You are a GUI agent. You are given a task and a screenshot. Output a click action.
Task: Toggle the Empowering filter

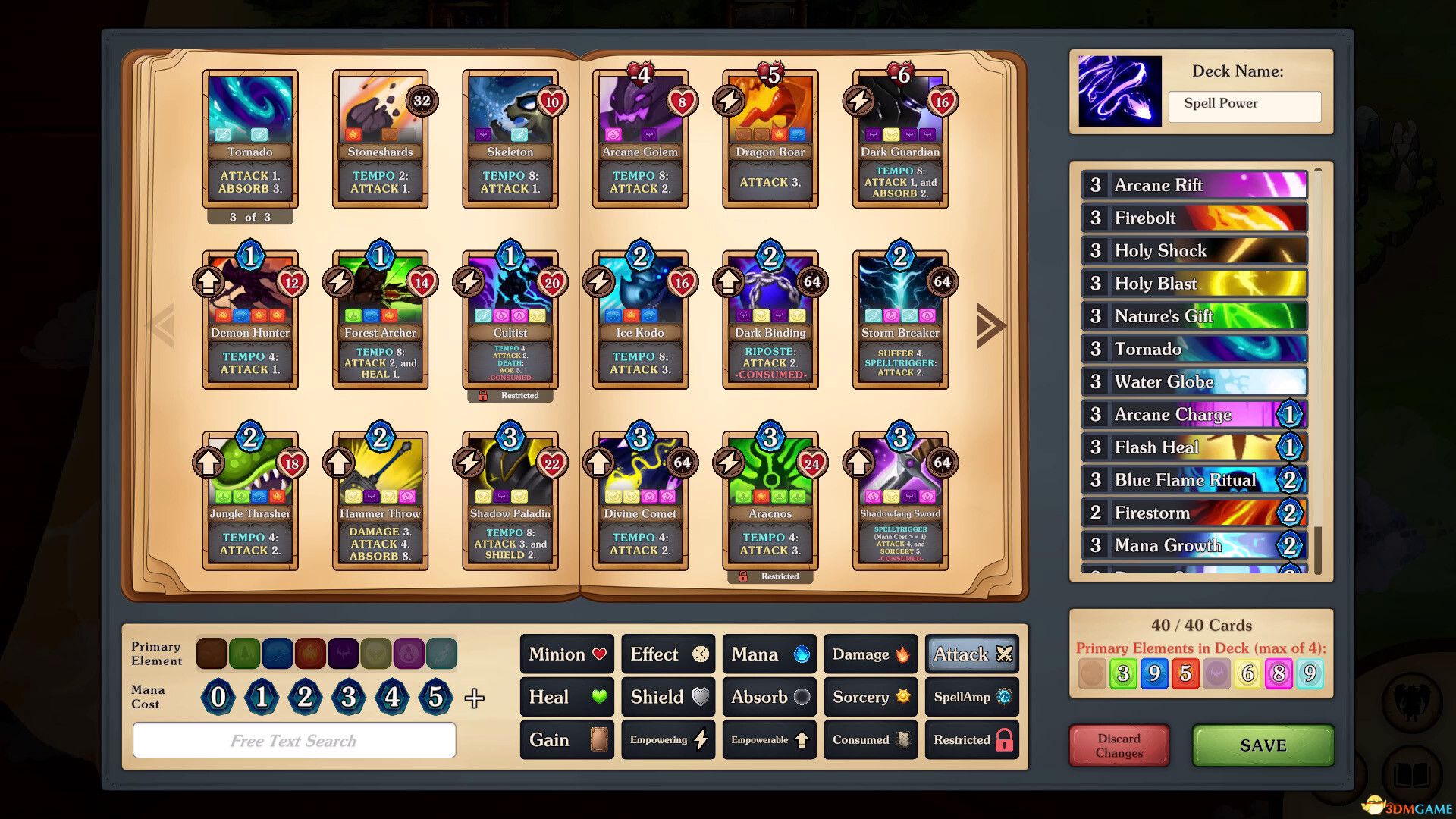(667, 739)
